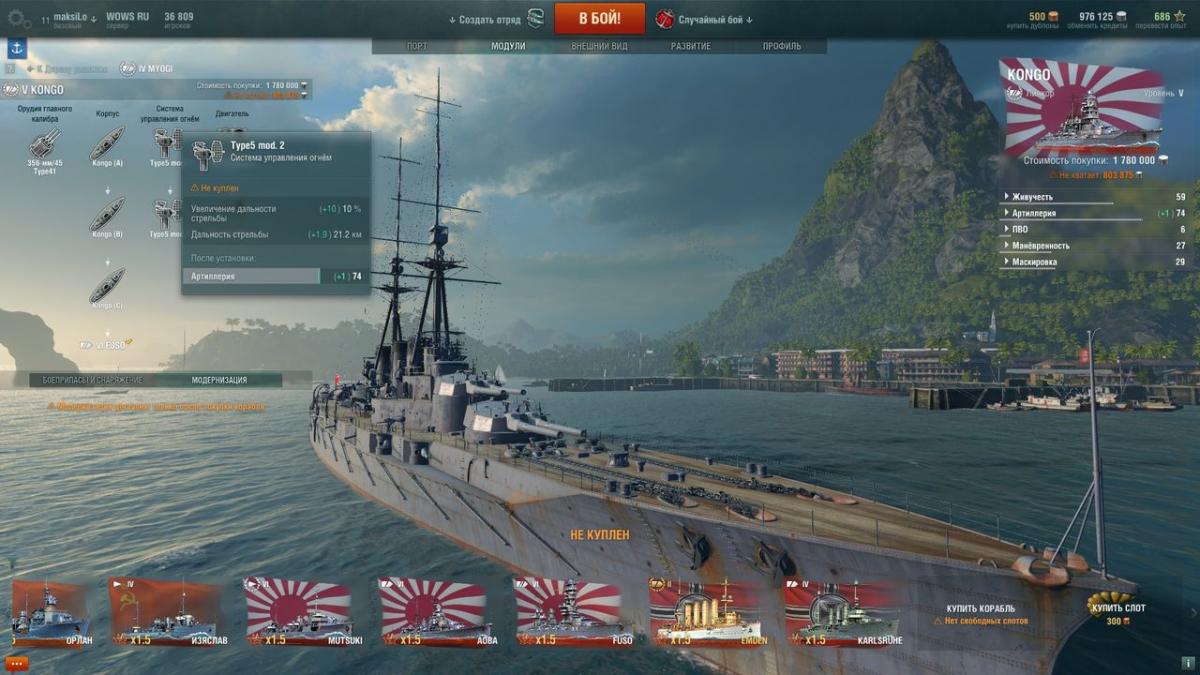
Task: Go to the IV Myogi ship in the tree
Action: tap(146, 68)
